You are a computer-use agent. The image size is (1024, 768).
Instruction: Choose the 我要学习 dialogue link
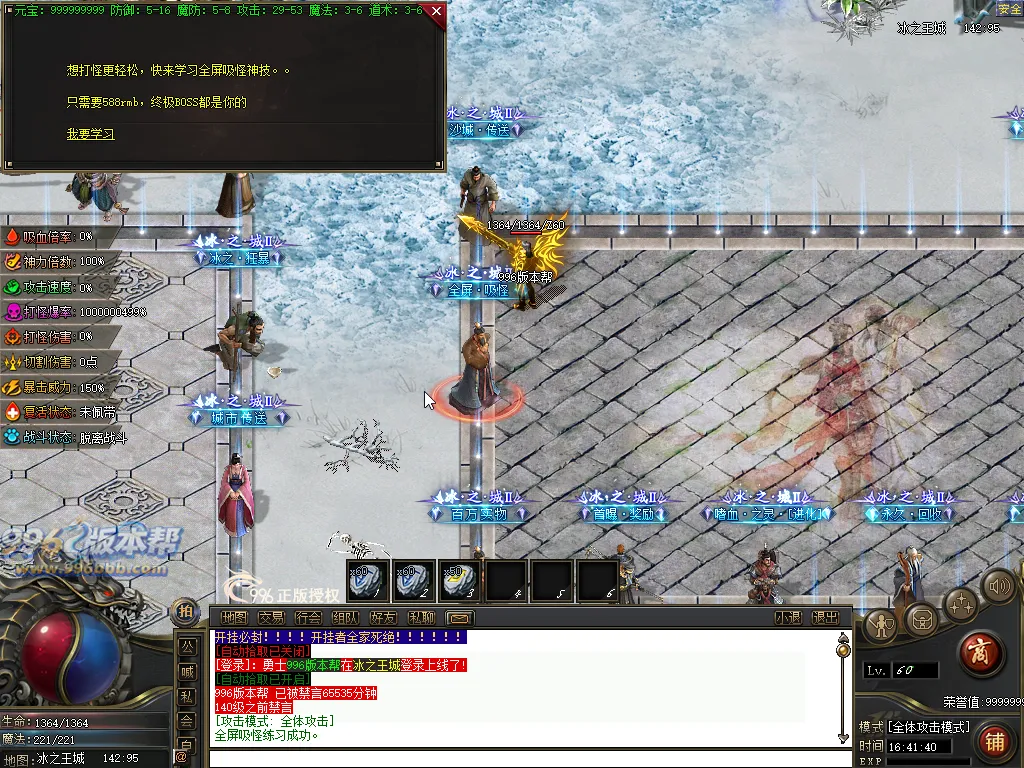91,134
